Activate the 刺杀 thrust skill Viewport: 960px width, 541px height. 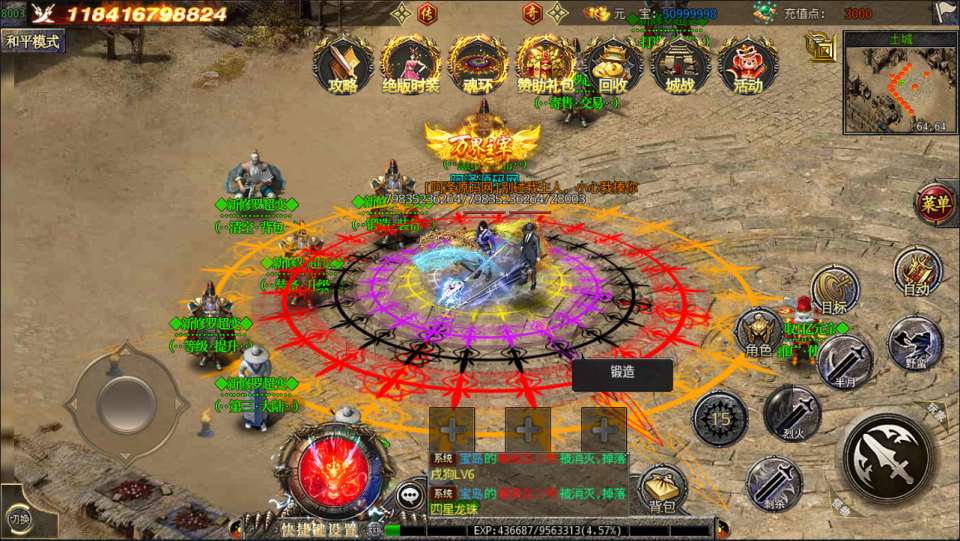click(x=774, y=483)
